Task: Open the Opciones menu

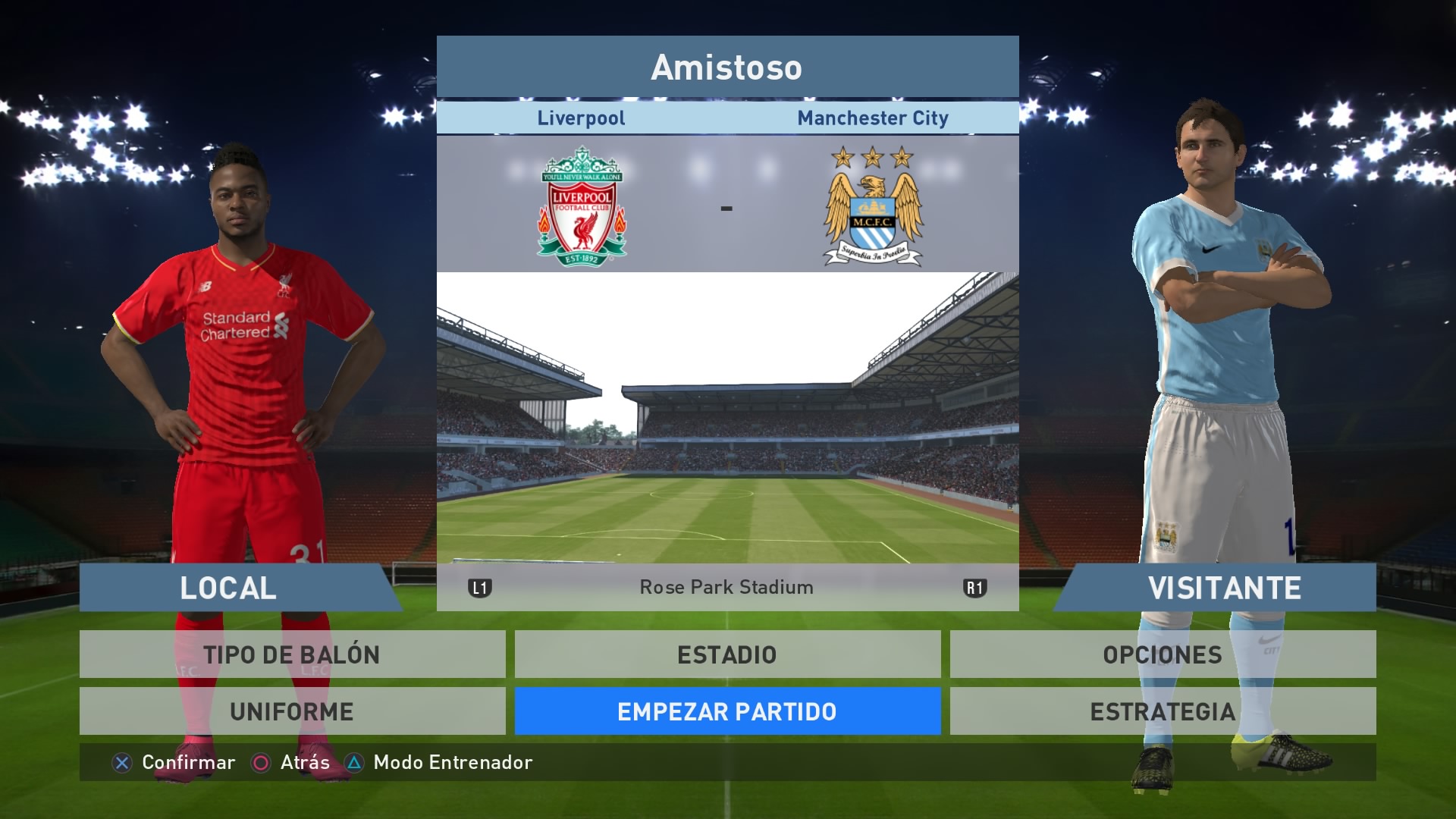Action: (x=1163, y=654)
